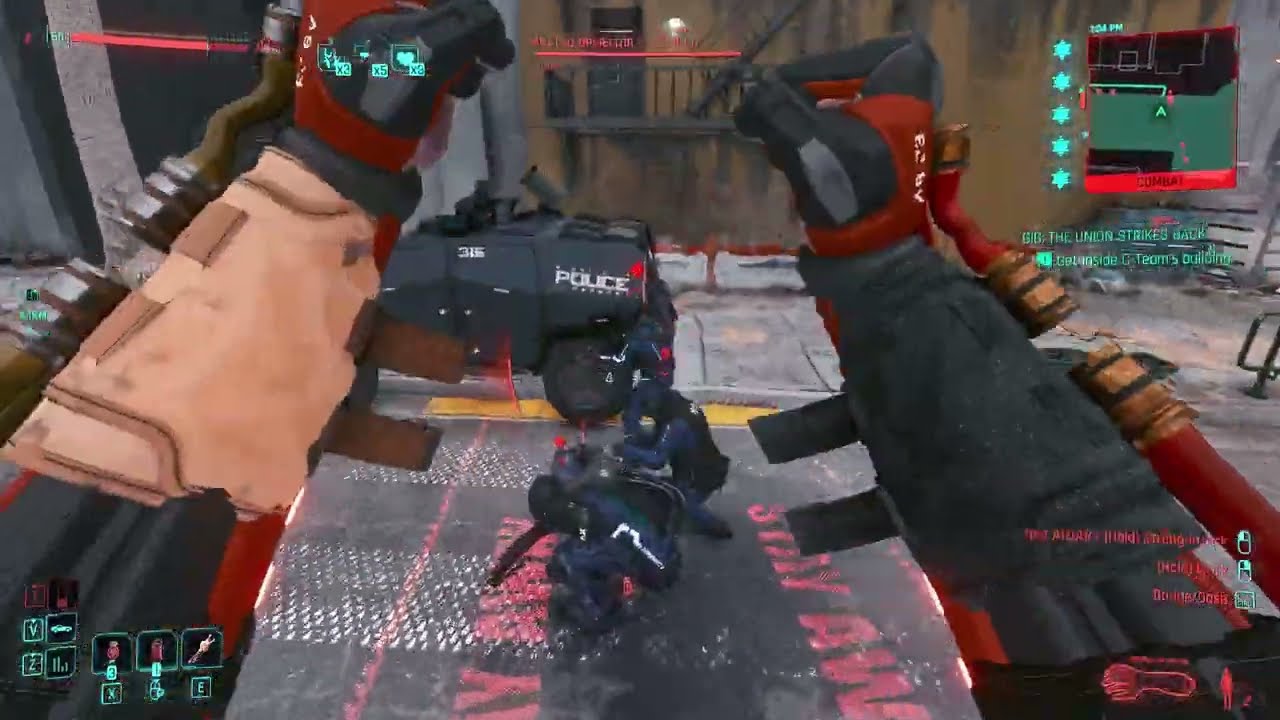Image resolution: width=1280 pixels, height=720 pixels.
Task: Select the heart buff icon showing x3
Action: point(404,57)
